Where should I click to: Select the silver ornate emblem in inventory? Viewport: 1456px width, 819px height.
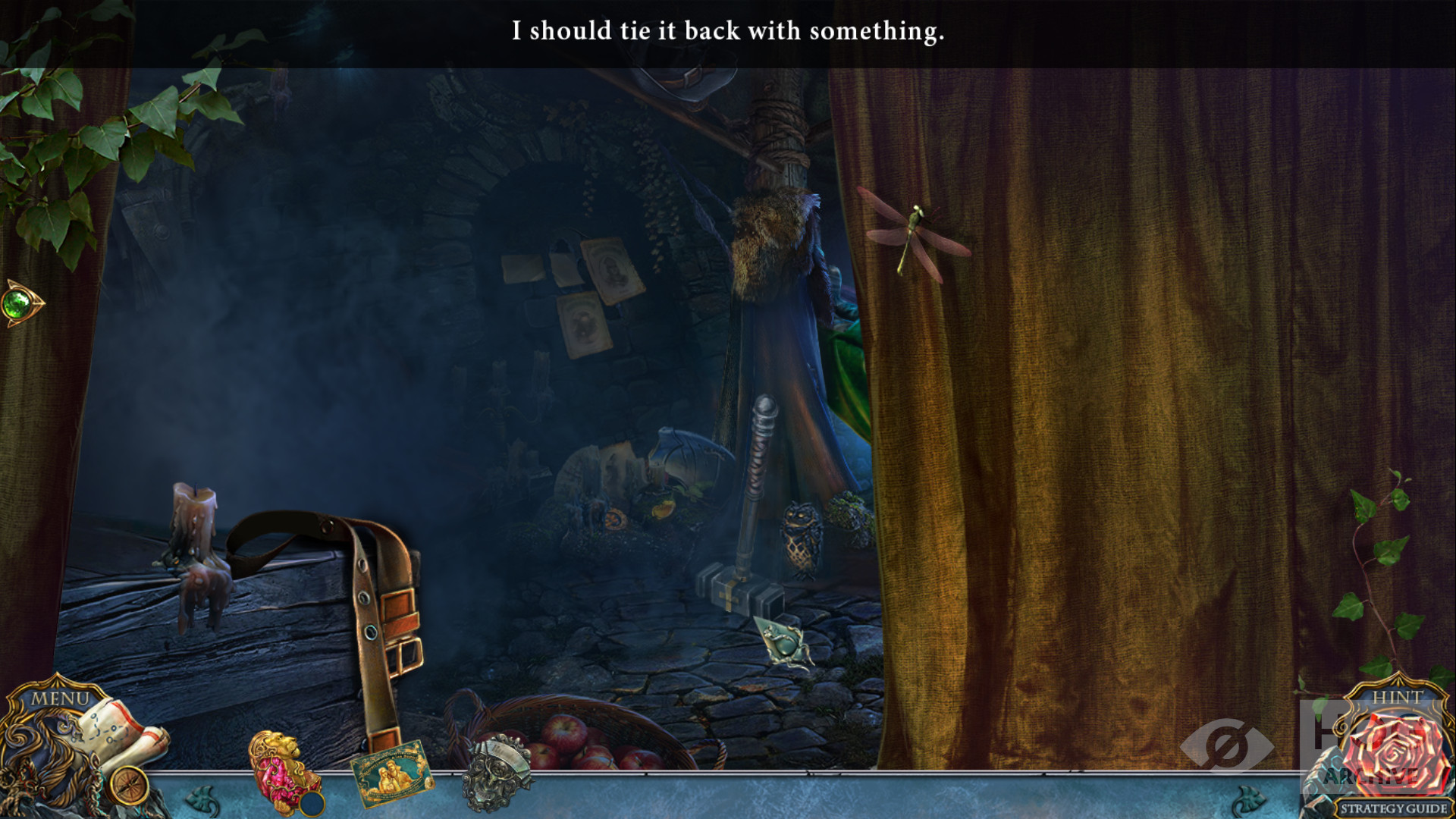[497, 772]
